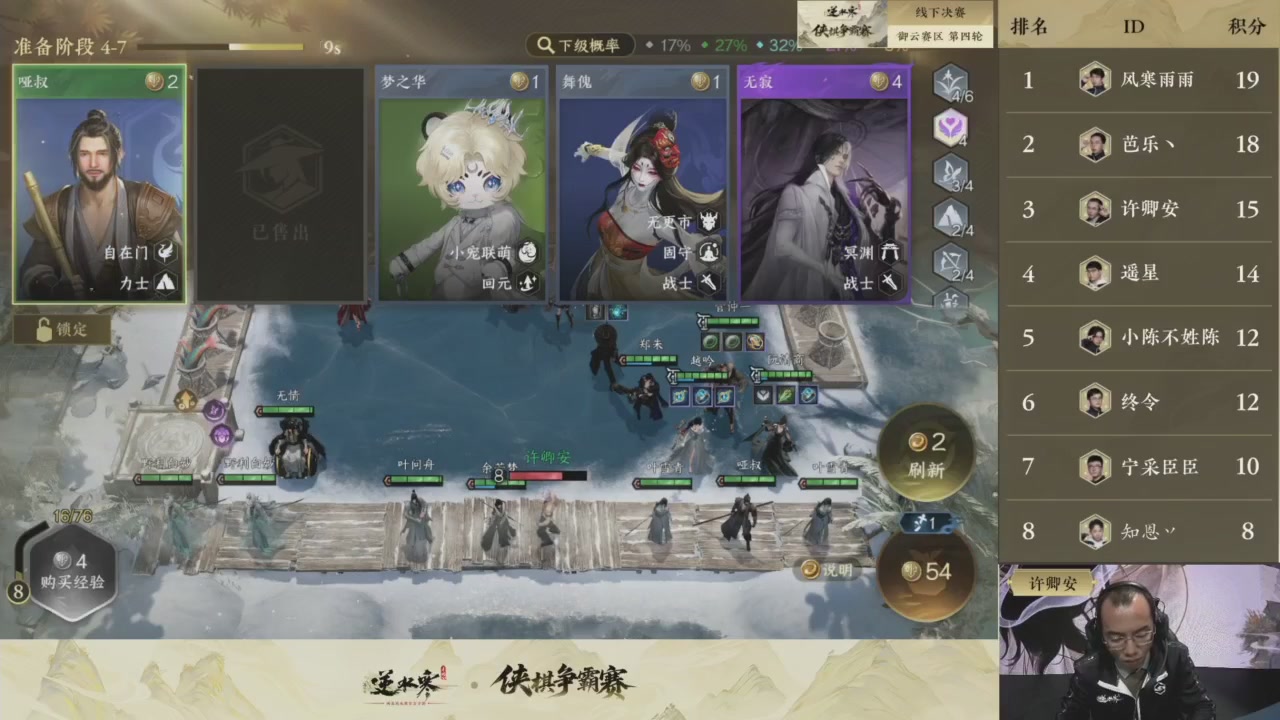Click the 回元 icon on 梦之华's card

click(x=527, y=283)
